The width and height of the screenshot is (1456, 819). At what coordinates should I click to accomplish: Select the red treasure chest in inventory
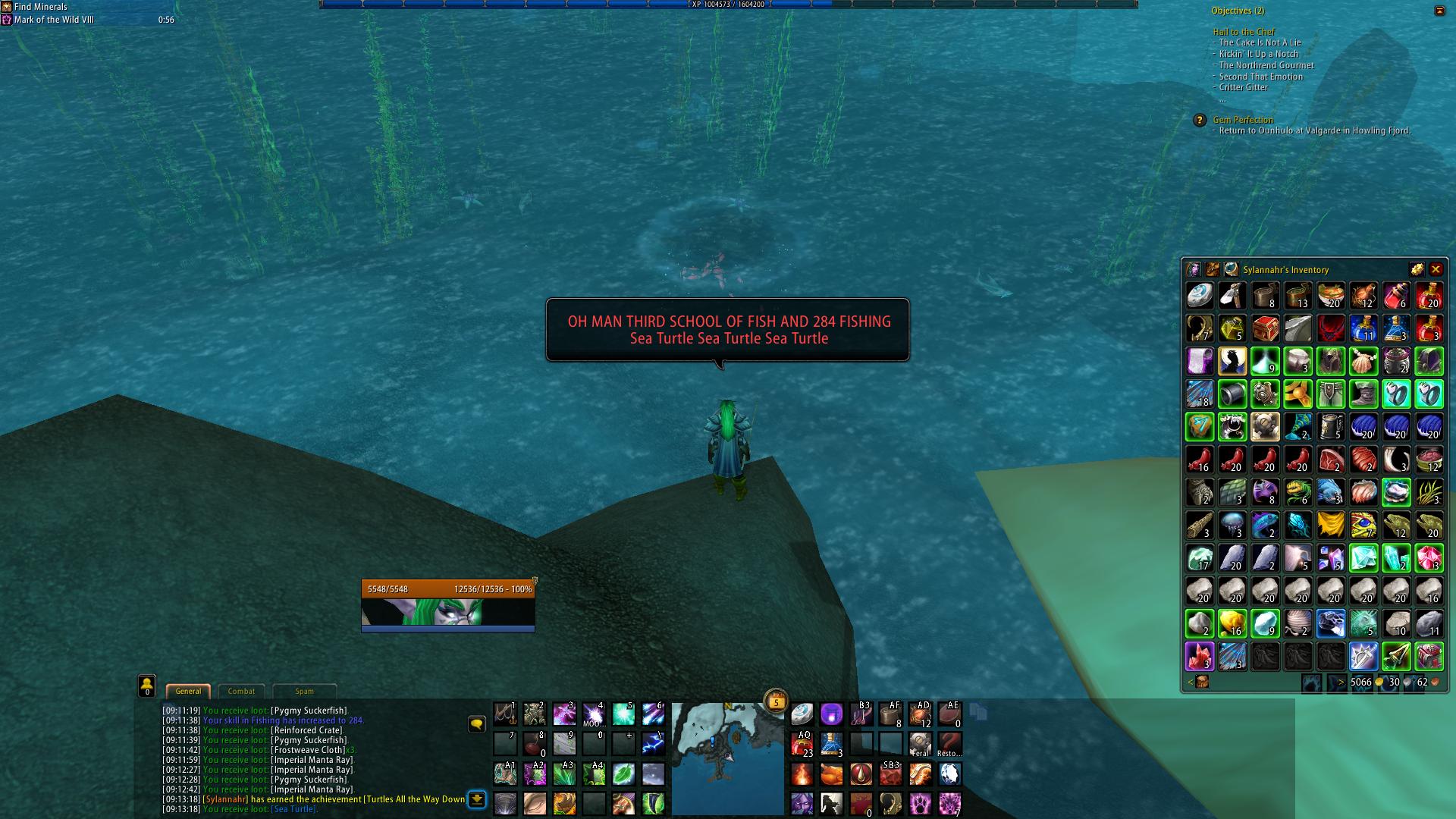[1265, 329]
